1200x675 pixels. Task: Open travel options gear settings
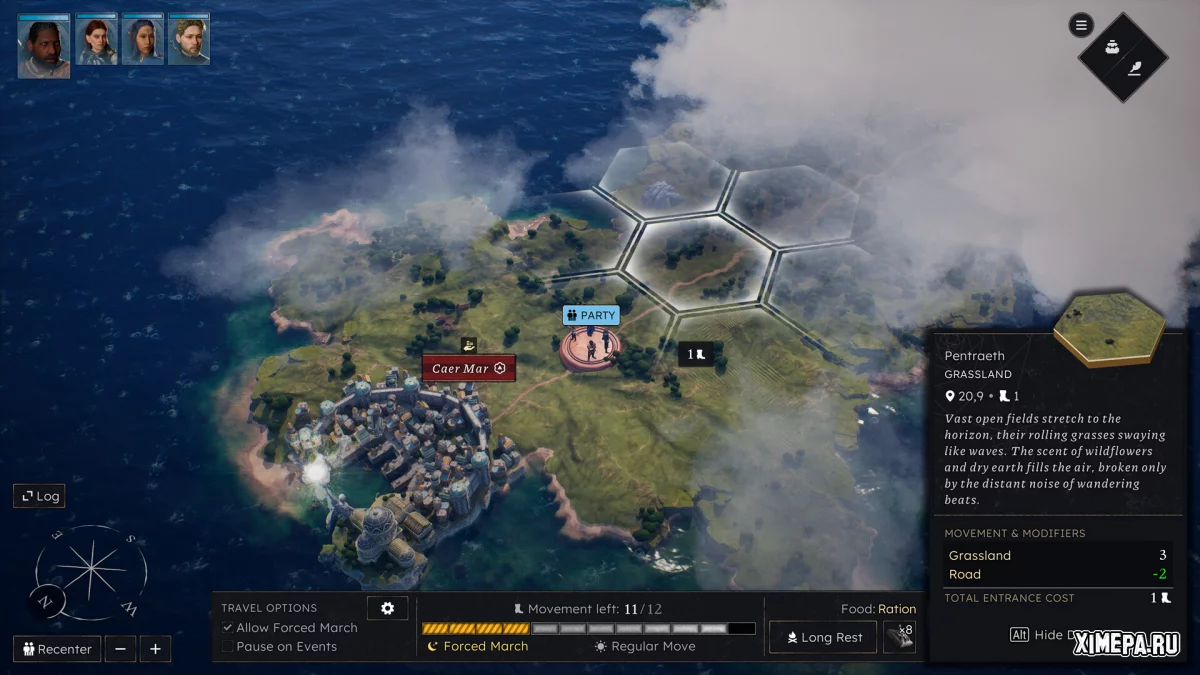tap(387, 608)
